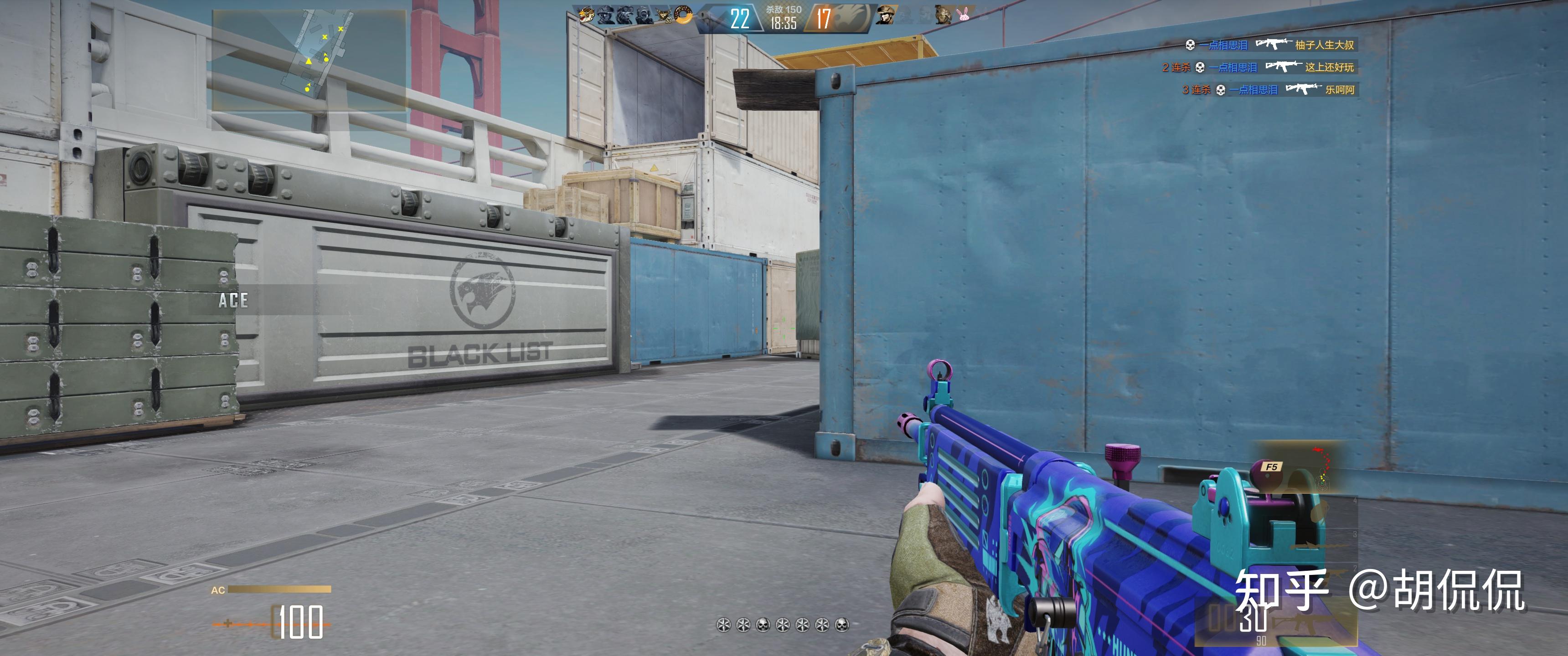Click the kill feed row for 乐呵阿

point(1269,89)
